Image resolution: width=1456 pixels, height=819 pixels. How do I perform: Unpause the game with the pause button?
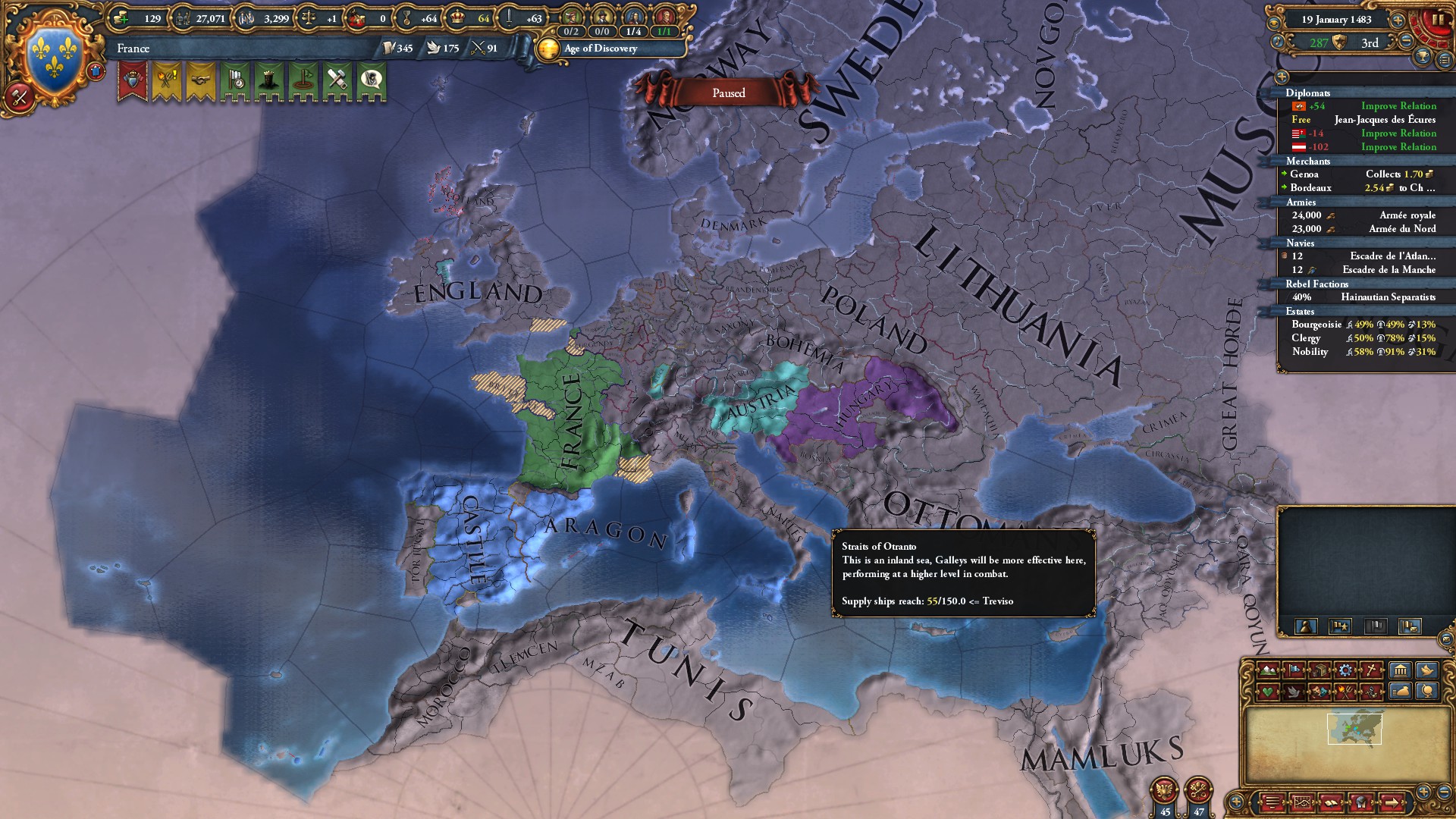tap(1439, 20)
